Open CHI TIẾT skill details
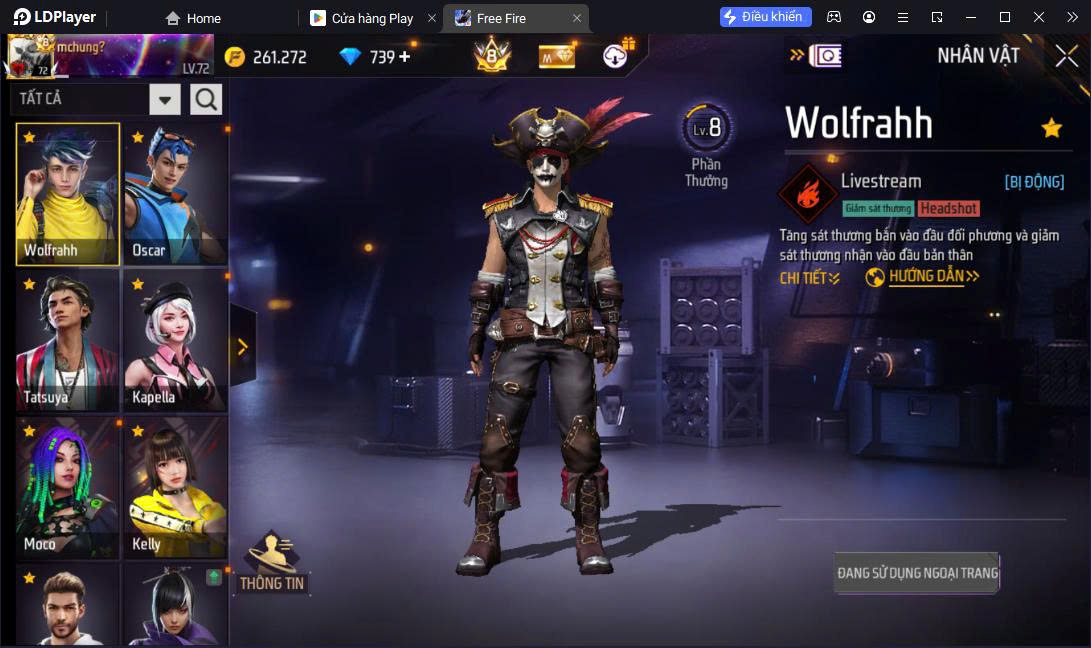The height and width of the screenshot is (648, 1091). click(x=809, y=278)
